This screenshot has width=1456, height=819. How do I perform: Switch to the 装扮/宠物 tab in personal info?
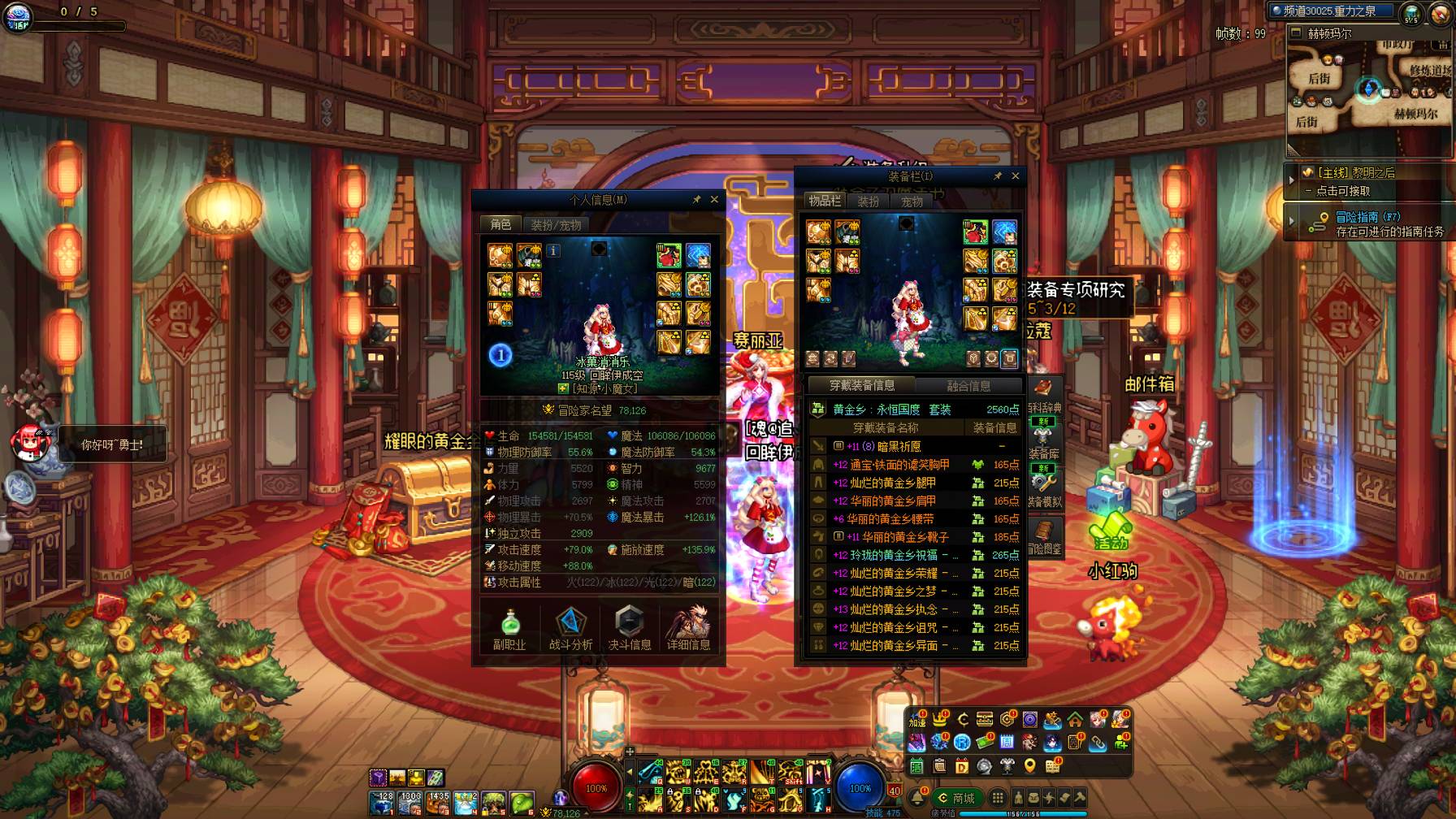coord(557,225)
